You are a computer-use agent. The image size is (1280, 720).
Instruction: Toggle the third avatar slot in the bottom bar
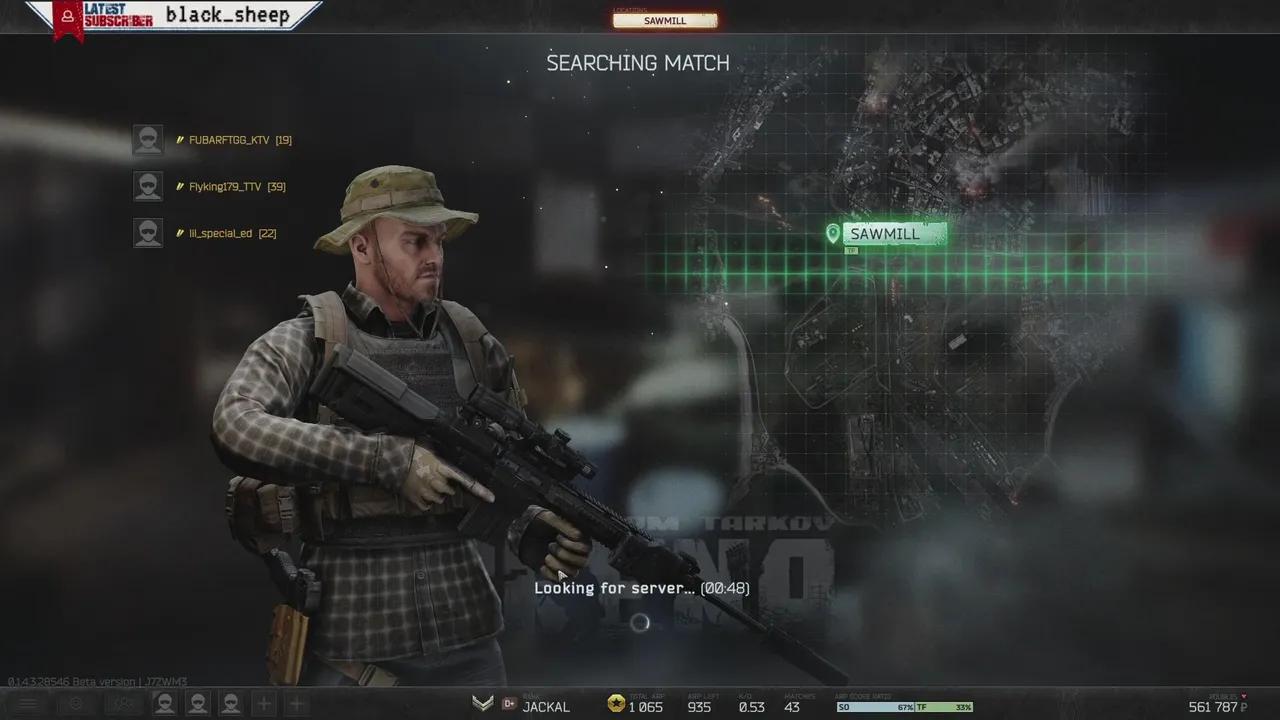pyautogui.click(x=232, y=703)
